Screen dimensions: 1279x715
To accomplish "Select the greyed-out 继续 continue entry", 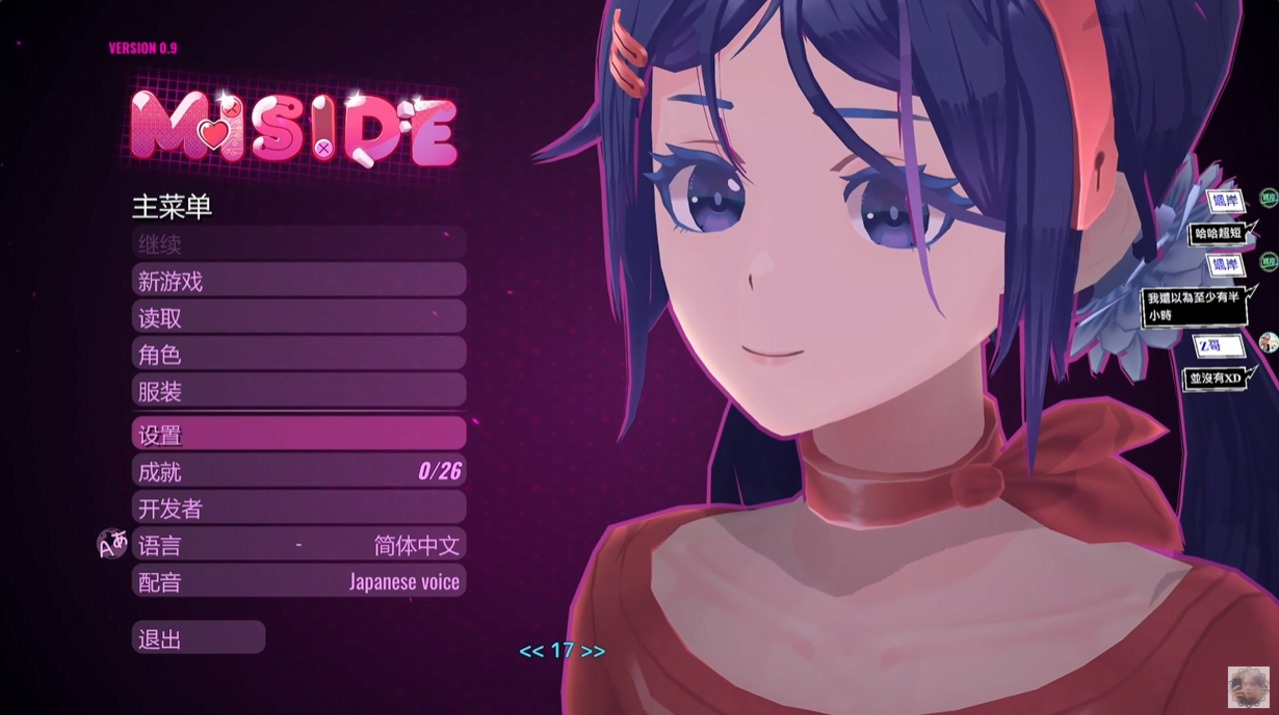I will coord(298,244).
